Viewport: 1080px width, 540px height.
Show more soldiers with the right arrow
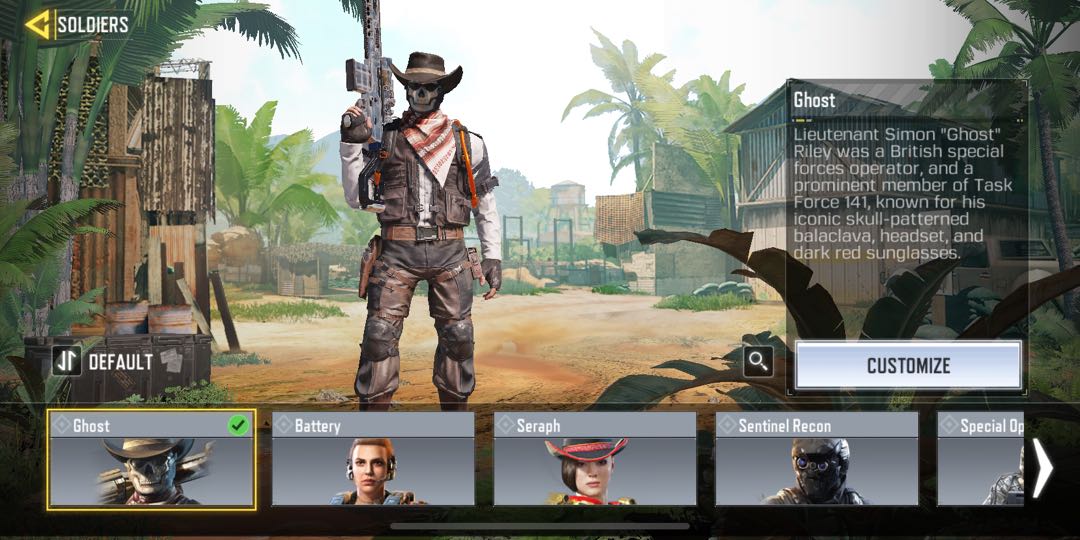click(x=1042, y=468)
